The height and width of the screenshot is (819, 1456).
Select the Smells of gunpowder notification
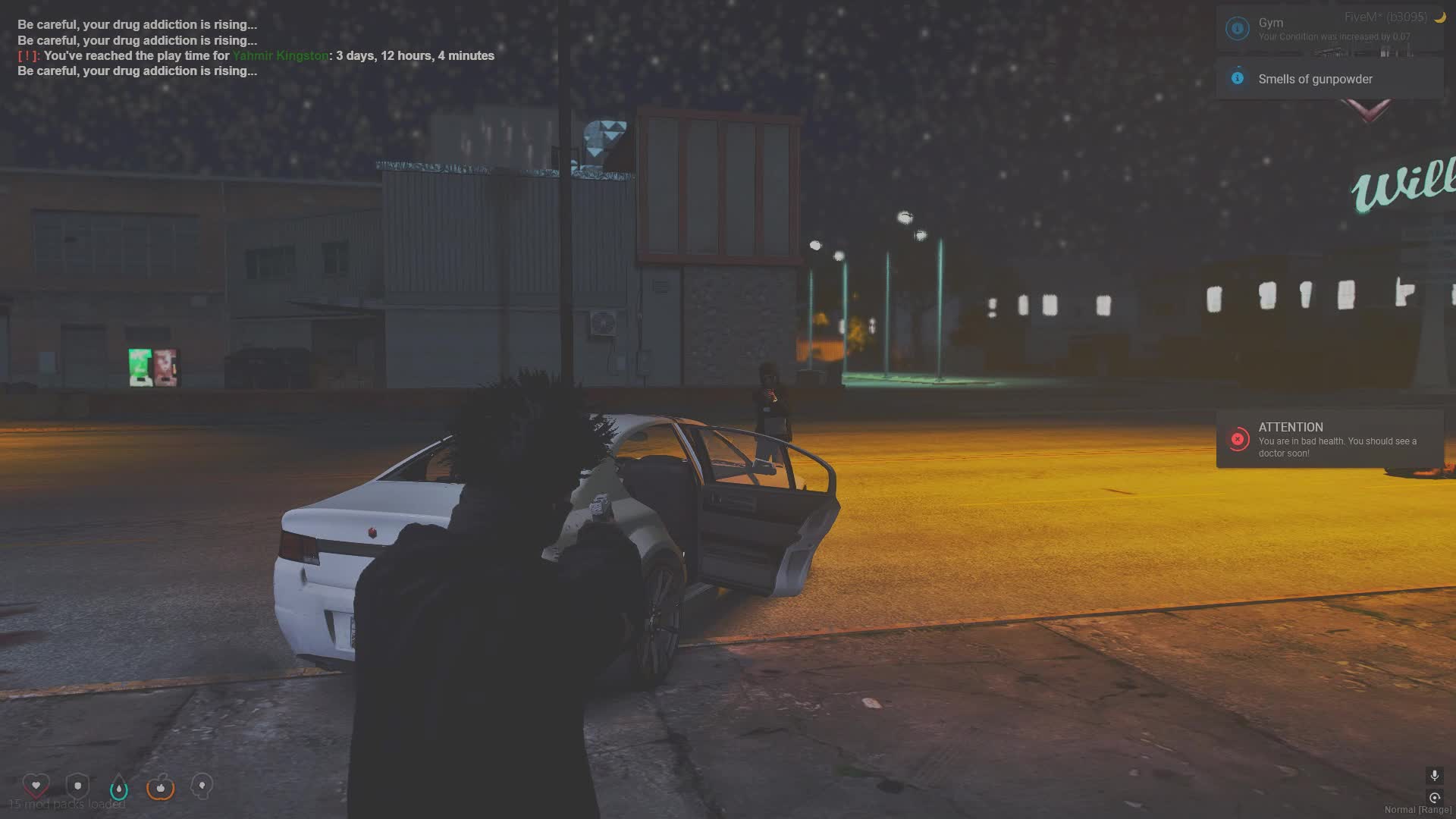[x=1330, y=79]
